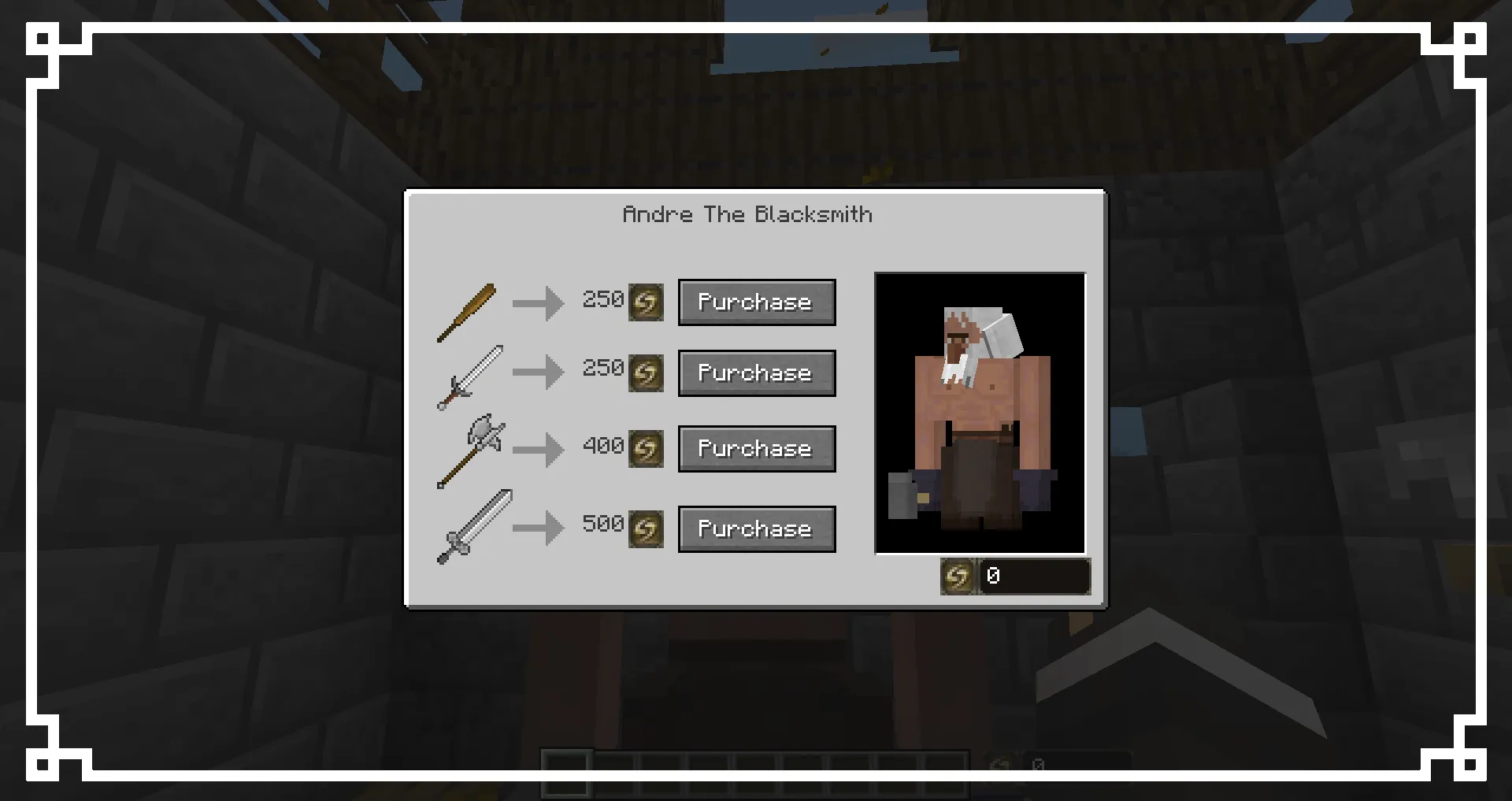
Task: Click Andre the Blacksmith's character preview
Action: pos(980,413)
